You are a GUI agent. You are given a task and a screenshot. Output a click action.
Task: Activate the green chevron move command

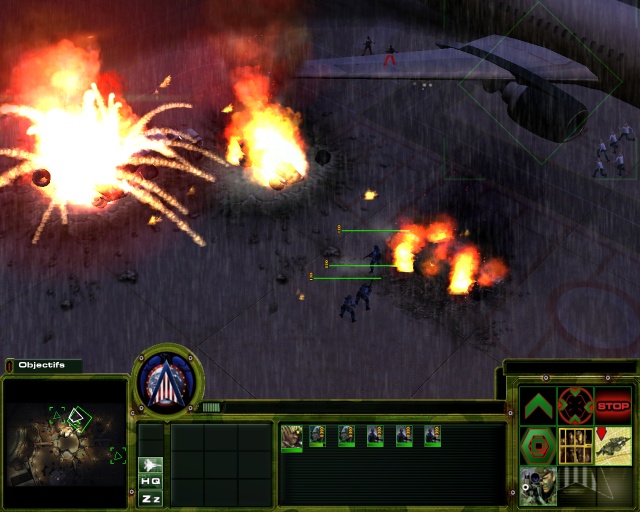point(538,406)
